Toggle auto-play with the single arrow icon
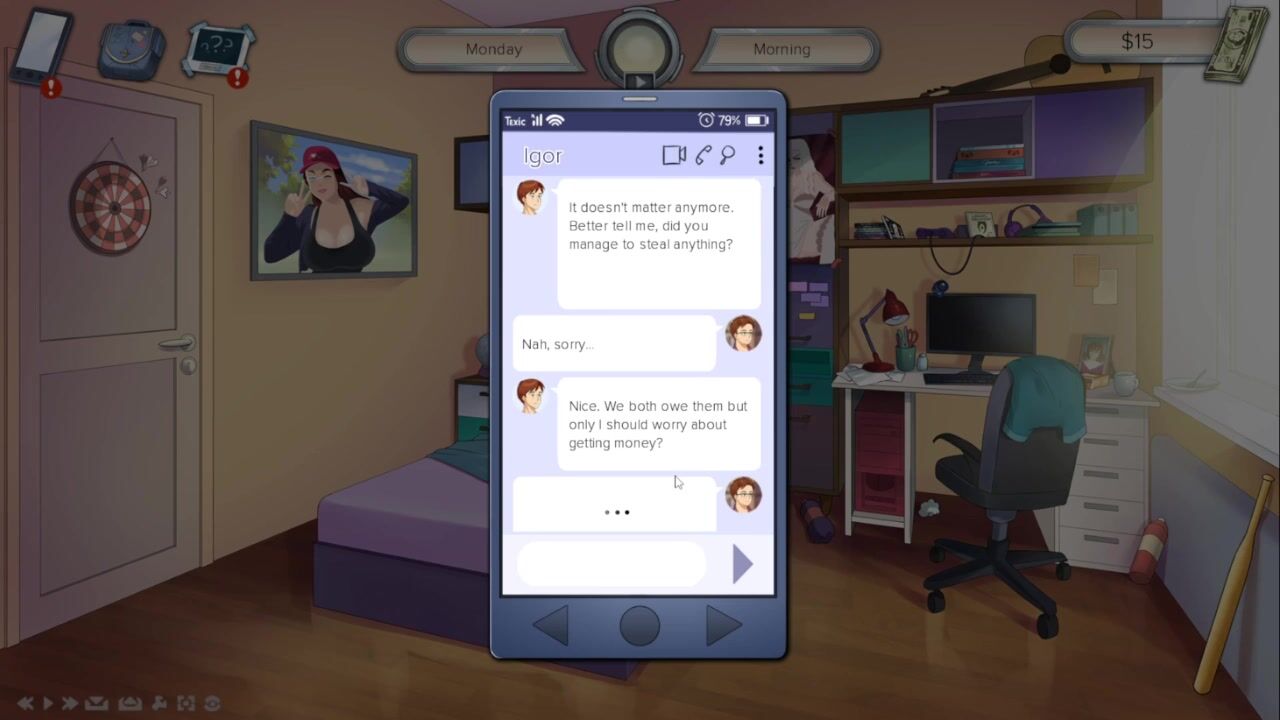 (47, 704)
